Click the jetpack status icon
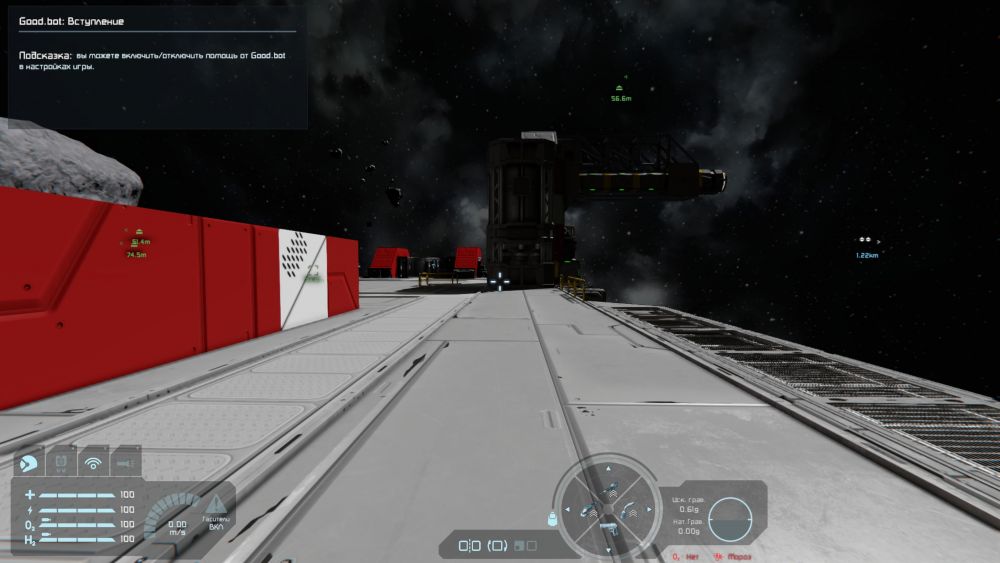1000x563 pixels. [61, 462]
